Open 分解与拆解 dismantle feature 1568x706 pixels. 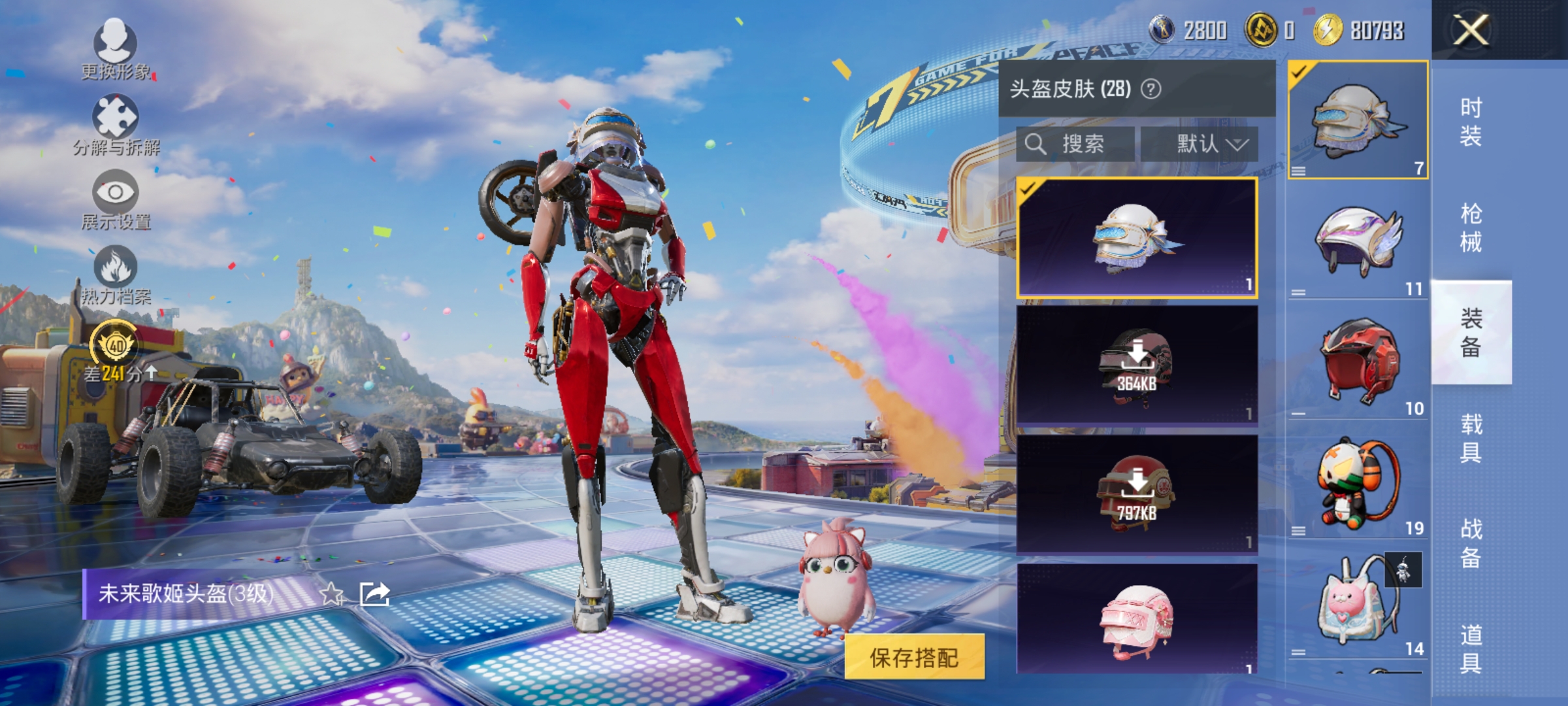point(115,121)
